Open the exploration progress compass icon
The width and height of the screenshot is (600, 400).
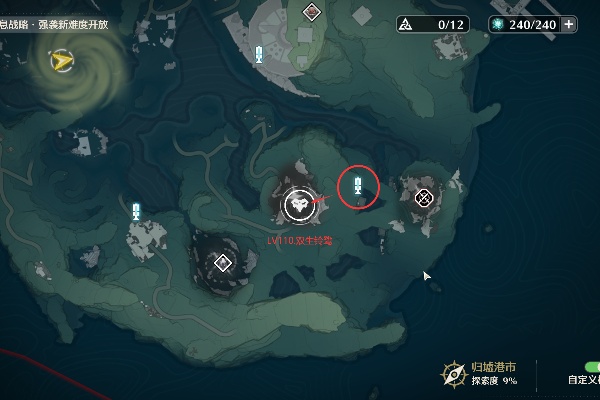(453, 373)
